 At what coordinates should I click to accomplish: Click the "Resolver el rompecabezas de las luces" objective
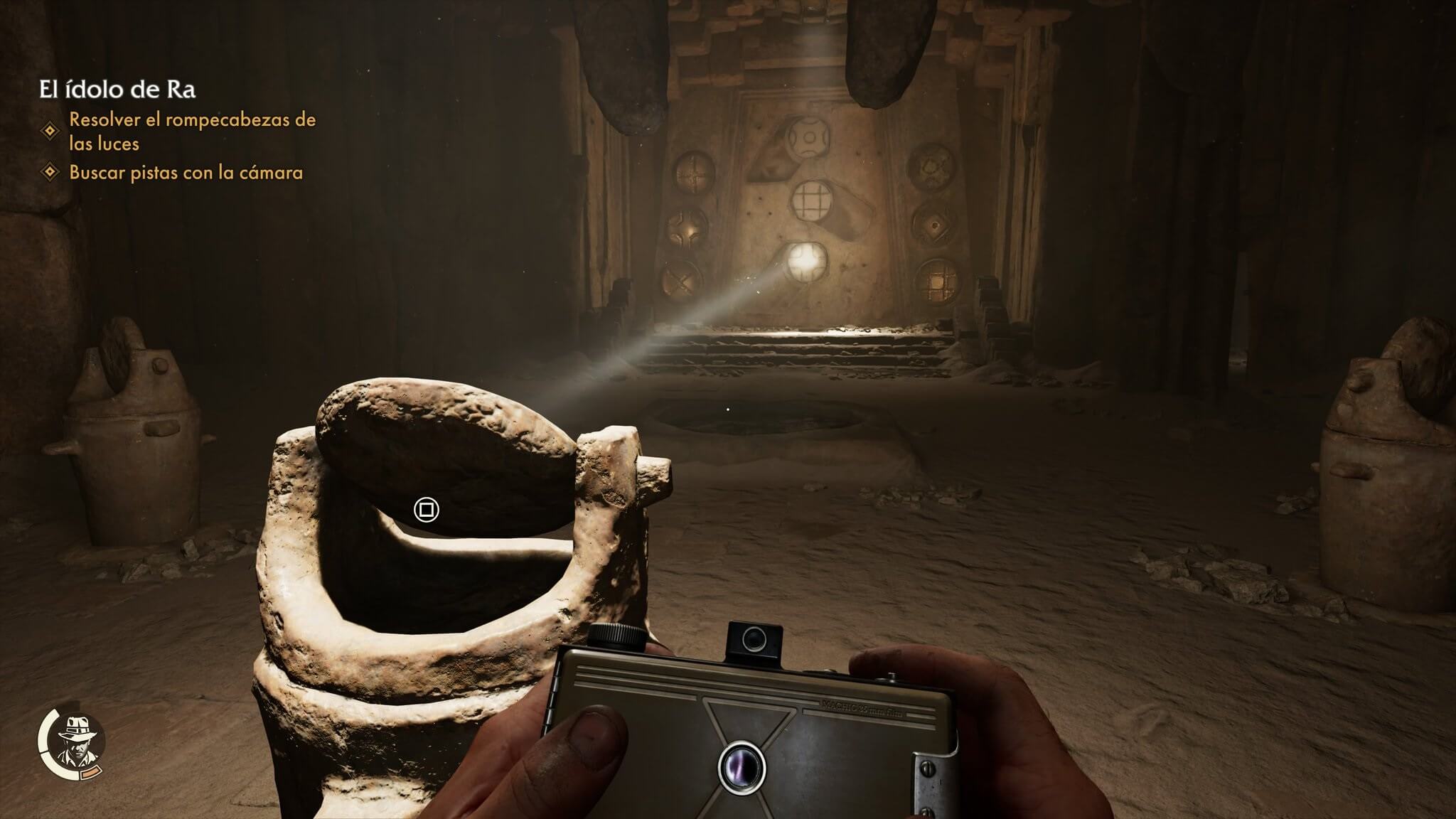192,131
